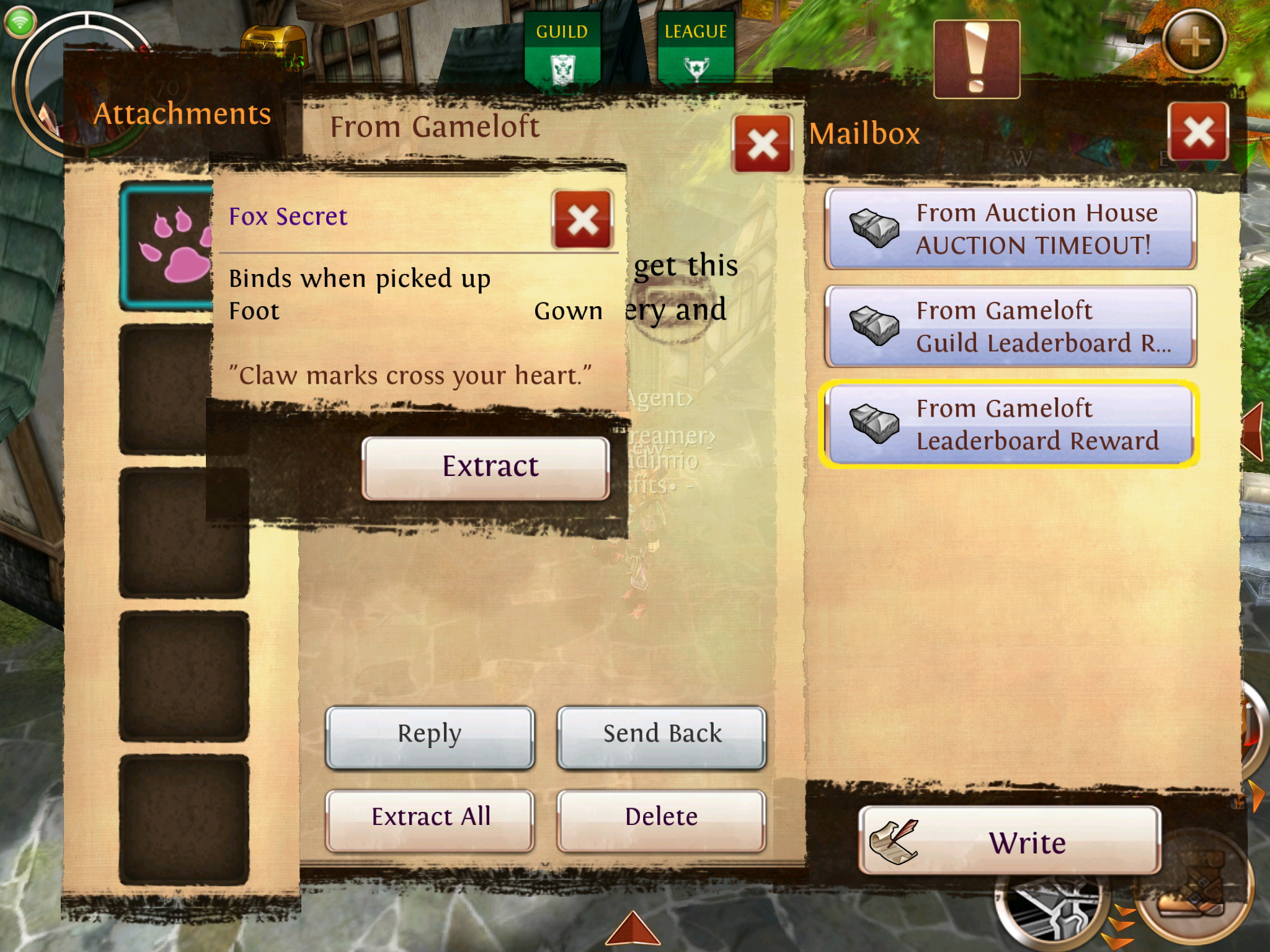Screen dimensions: 1270x952
Task: Extract the Fox Secret attachment
Action: pyautogui.click(x=486, y=468)
